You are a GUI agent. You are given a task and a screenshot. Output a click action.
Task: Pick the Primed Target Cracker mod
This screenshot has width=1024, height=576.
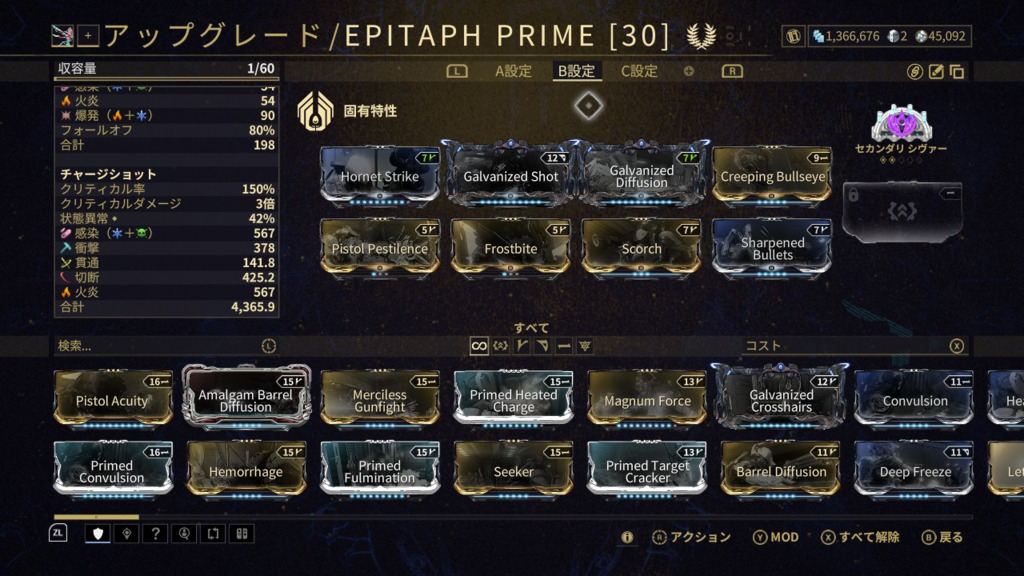(647, 471)
